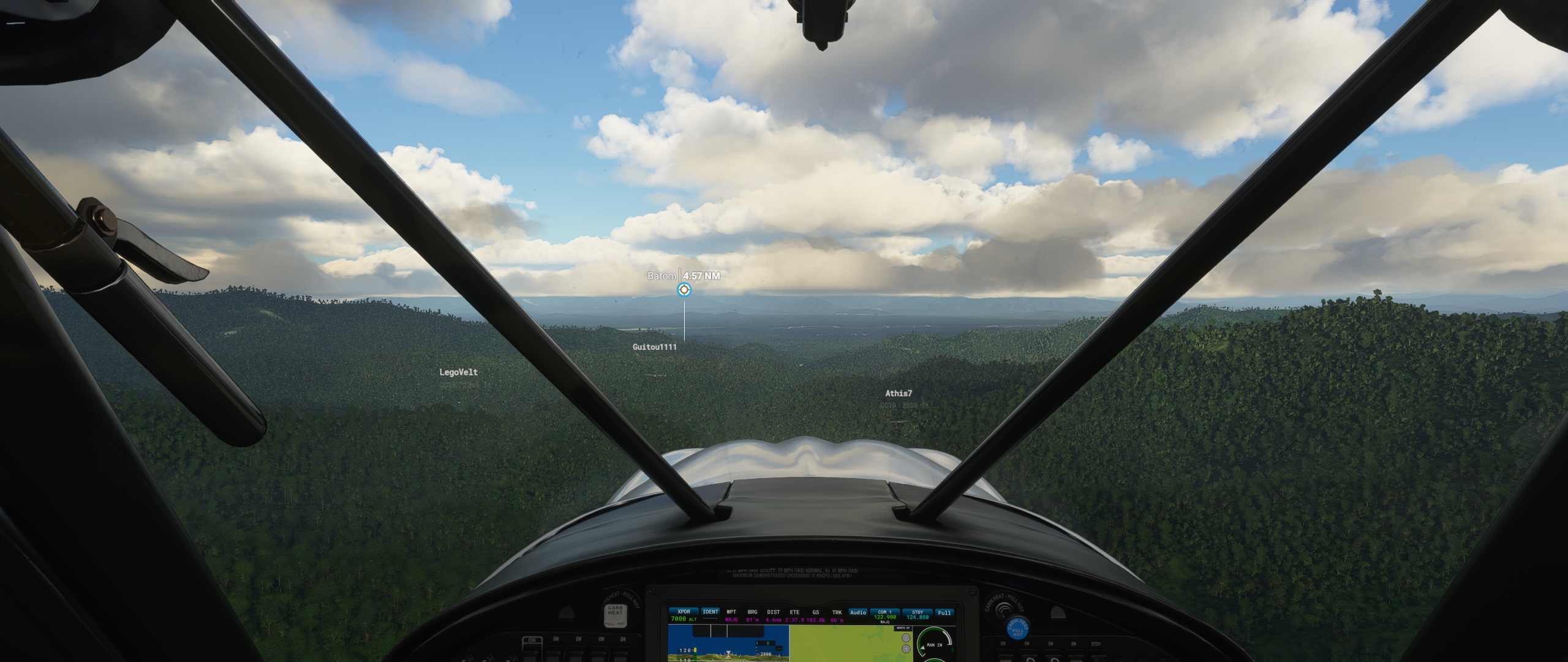The width and height of the screenshot is (1568, 662).
Task: Open the ETE field options
Action: click(794, 613)
